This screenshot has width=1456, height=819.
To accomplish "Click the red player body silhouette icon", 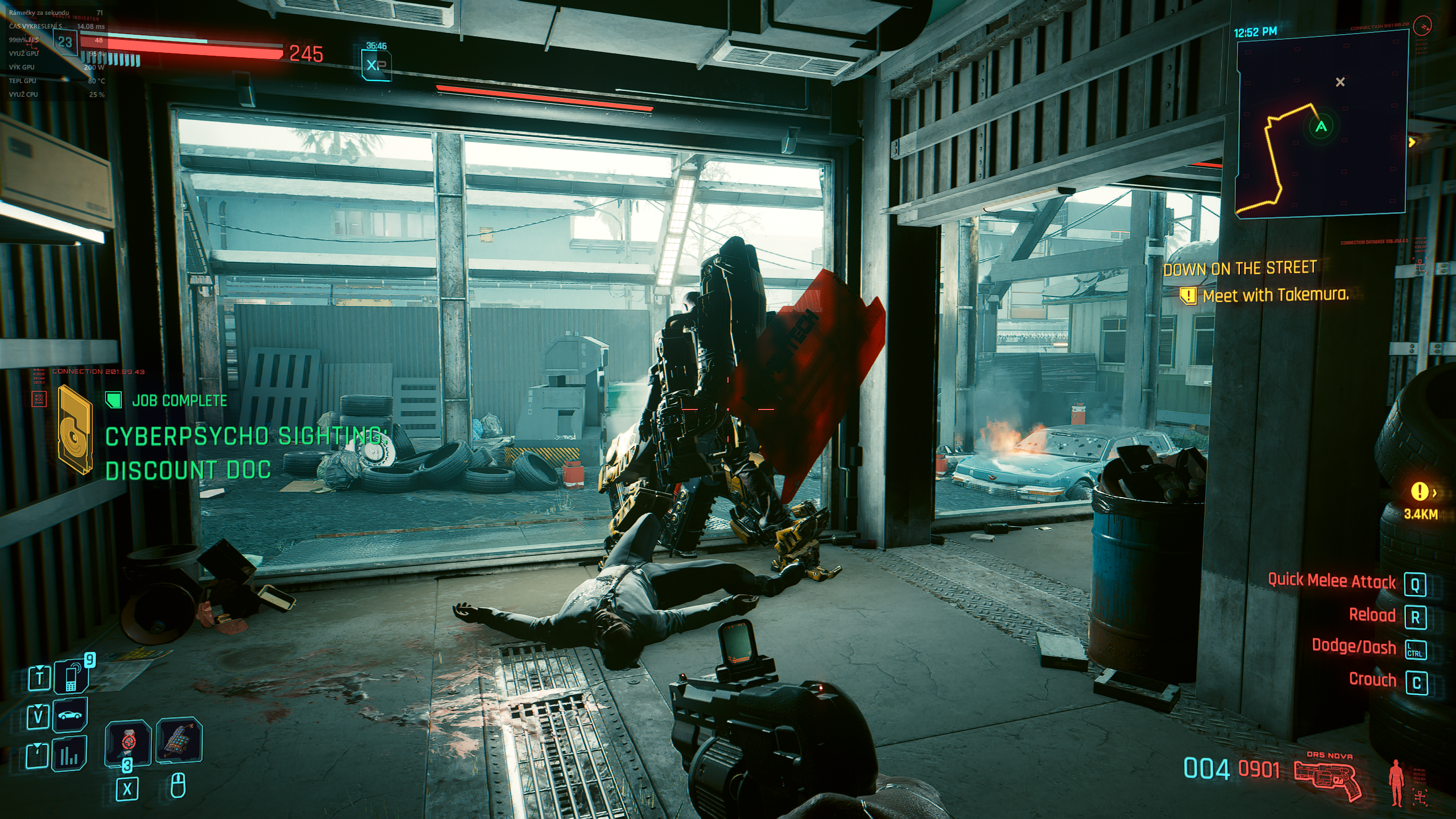I will [1395, 782].
